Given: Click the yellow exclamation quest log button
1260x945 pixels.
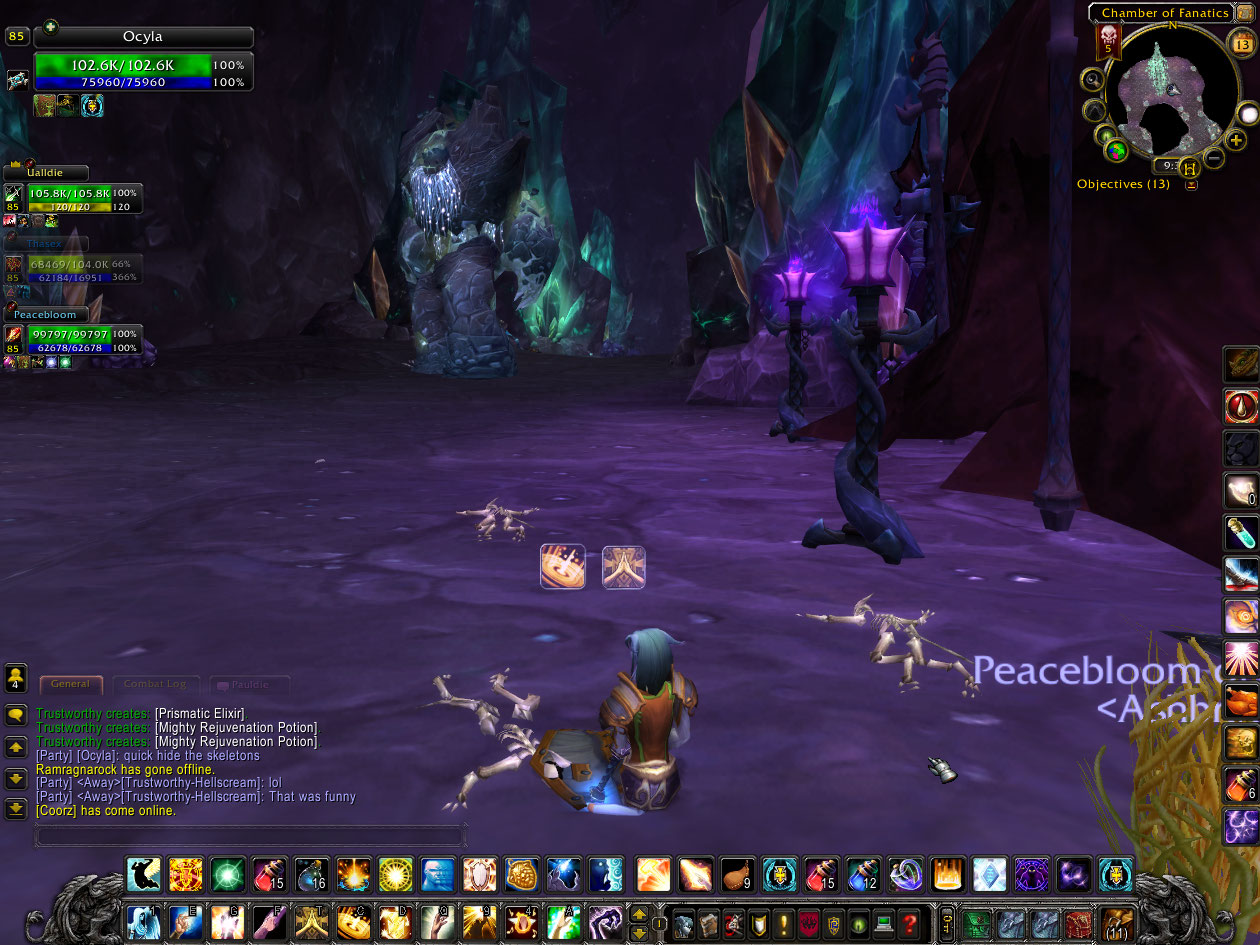Looking at the screenshot, I should (784, 921).
